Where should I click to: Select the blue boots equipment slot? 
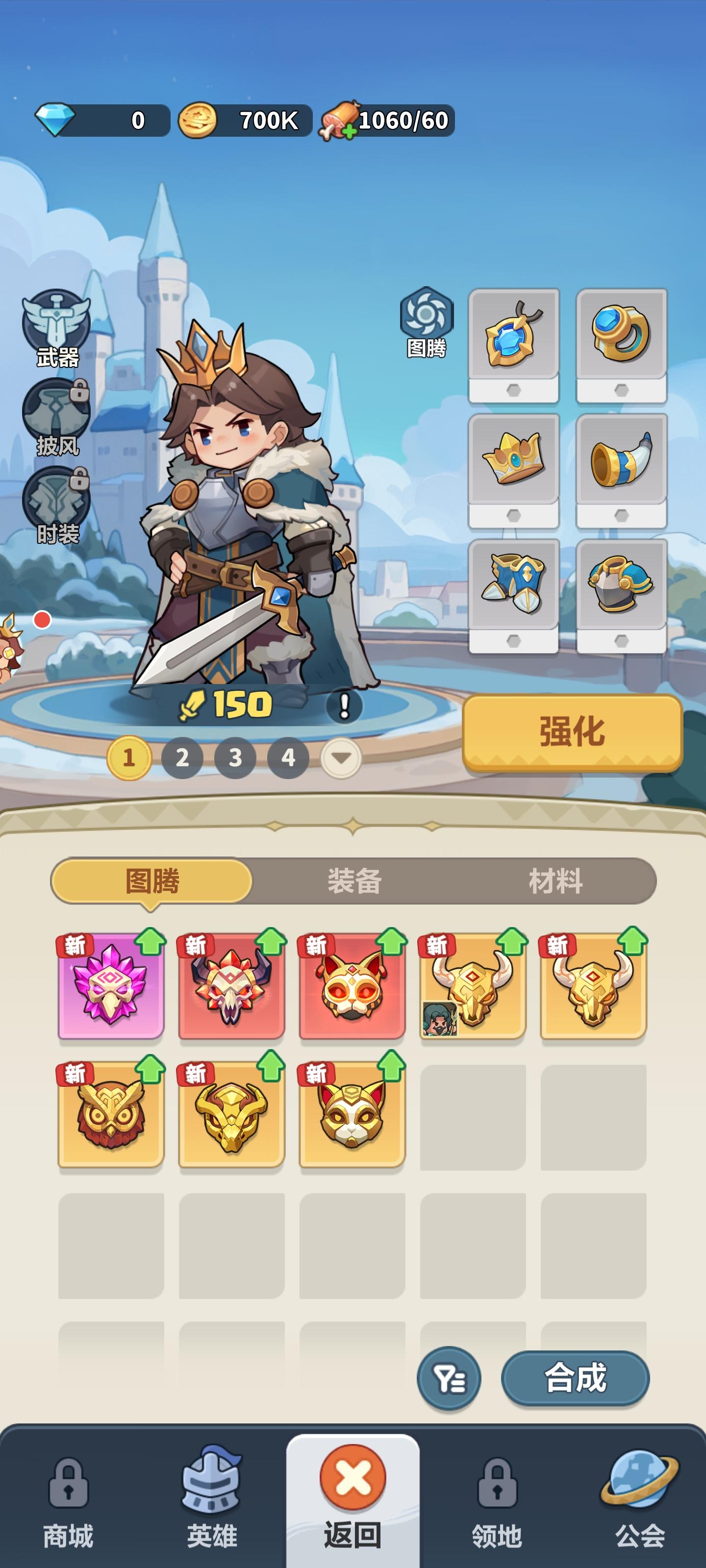(x=513, y=585)
